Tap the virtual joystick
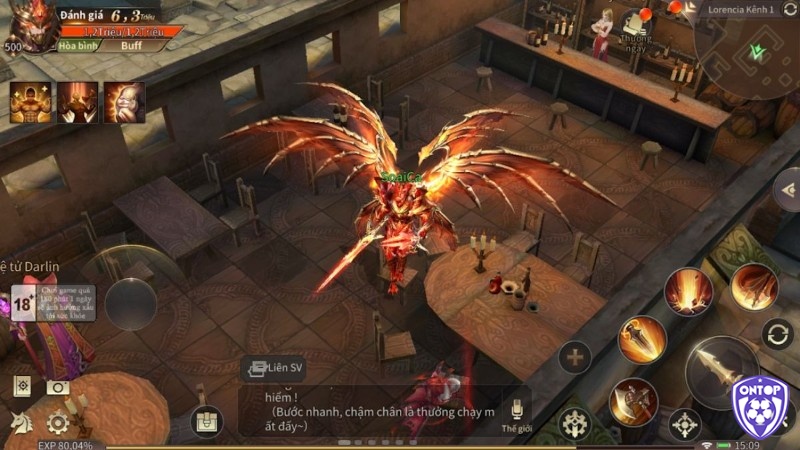 [x=131, y=303]
